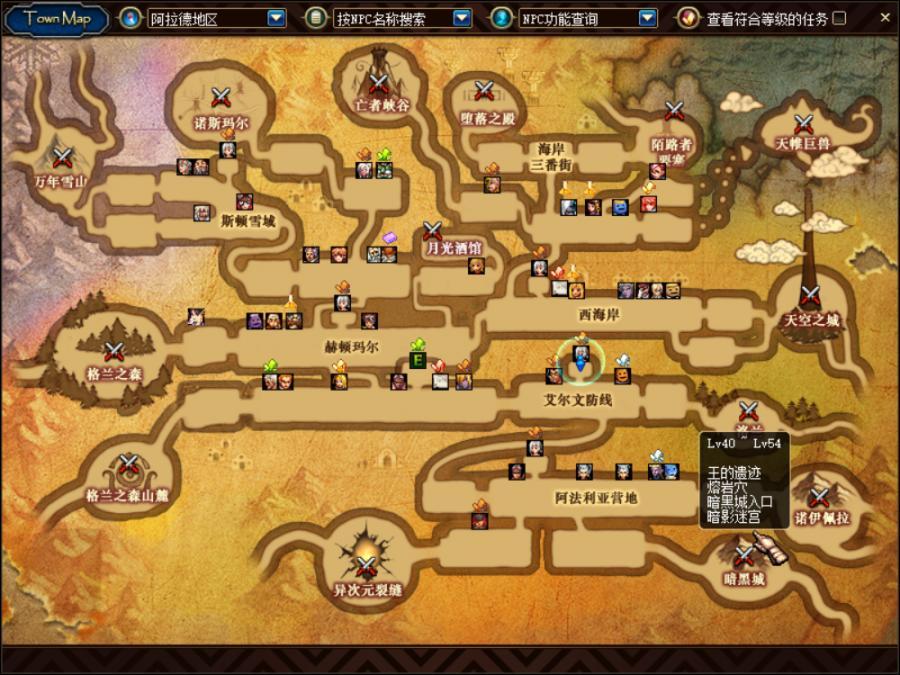The image size is (900, 675).
Task: Open the 阿拉德地区 region dropdown
Action: [x=276, y=18]
